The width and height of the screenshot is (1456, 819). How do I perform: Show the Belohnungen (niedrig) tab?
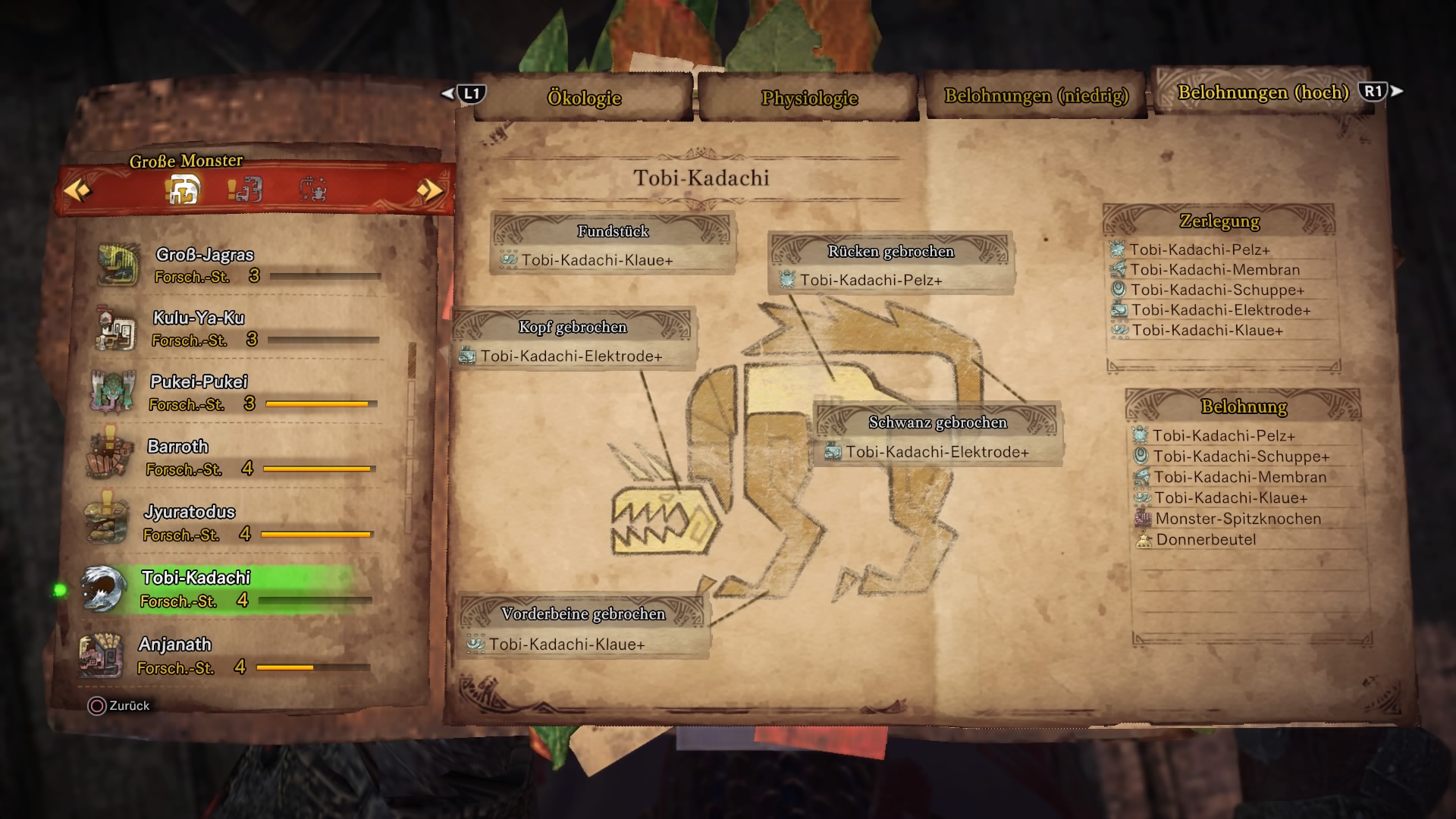coord(1036,96)
